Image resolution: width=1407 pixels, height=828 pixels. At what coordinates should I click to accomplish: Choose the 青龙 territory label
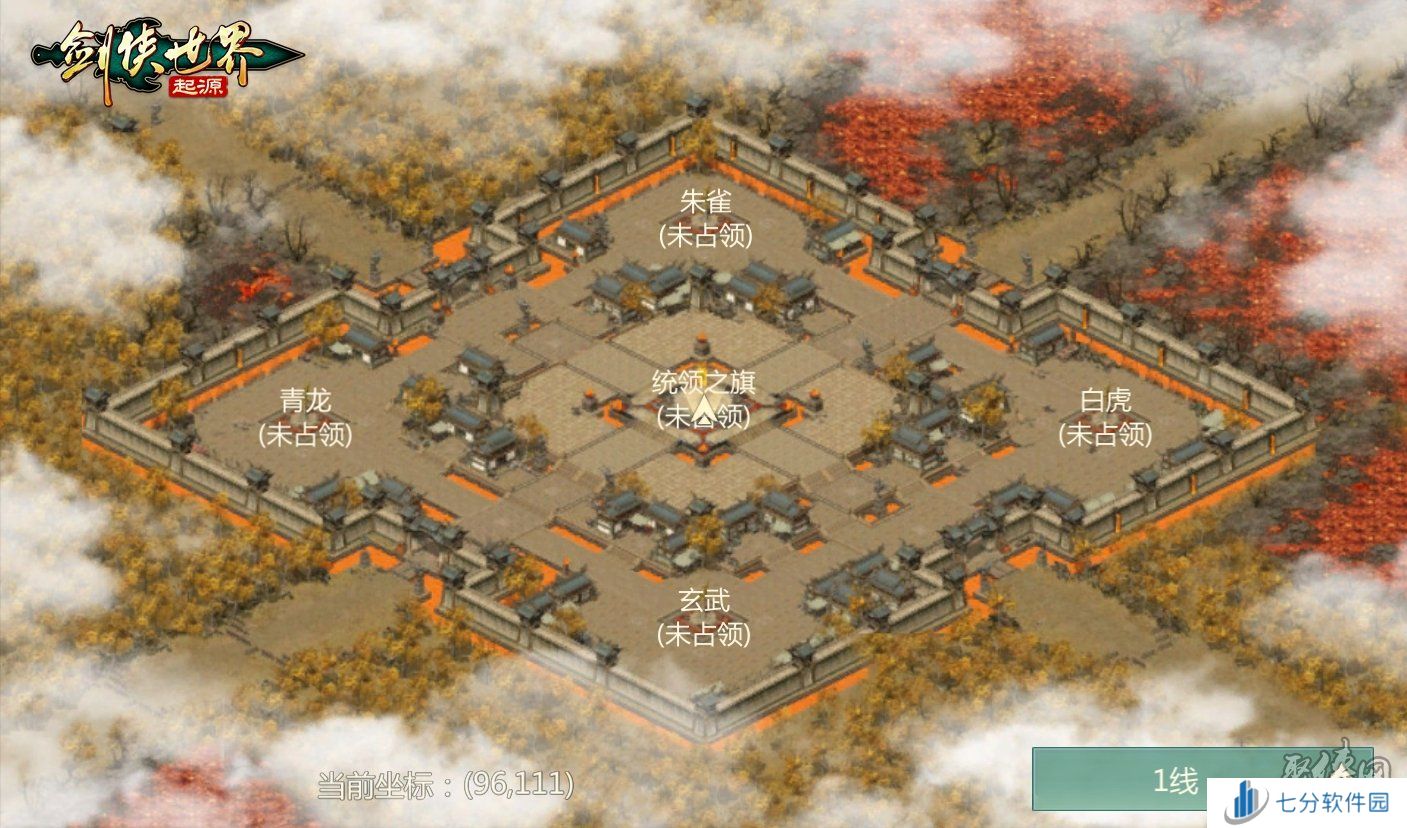pyautogui.click(x=305, y=417)
